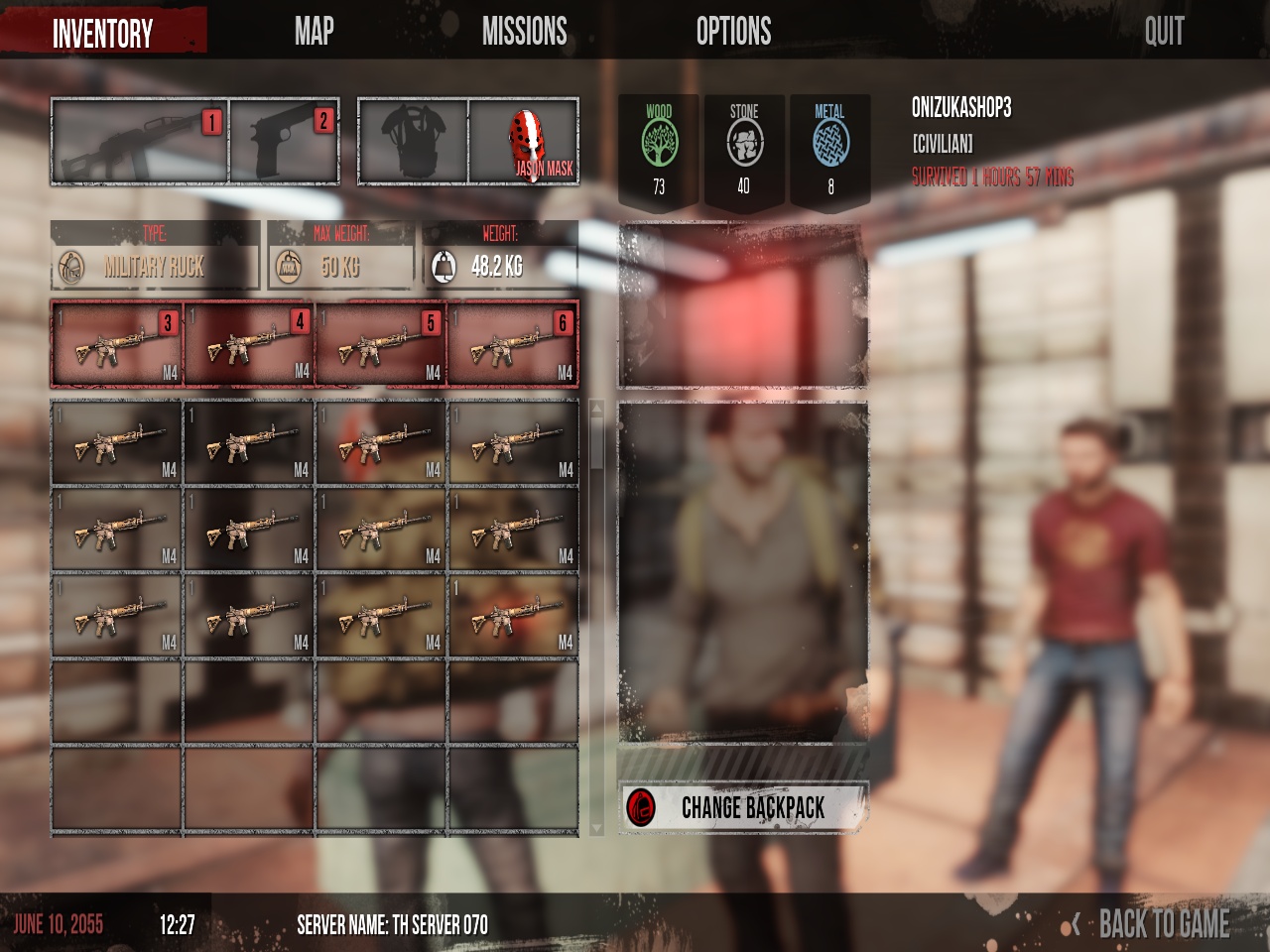Image resolution: width=1270 pixels, height=952 pixels.
Task: Pick the M4 in quick slot 6
Action: pos(513,345)
